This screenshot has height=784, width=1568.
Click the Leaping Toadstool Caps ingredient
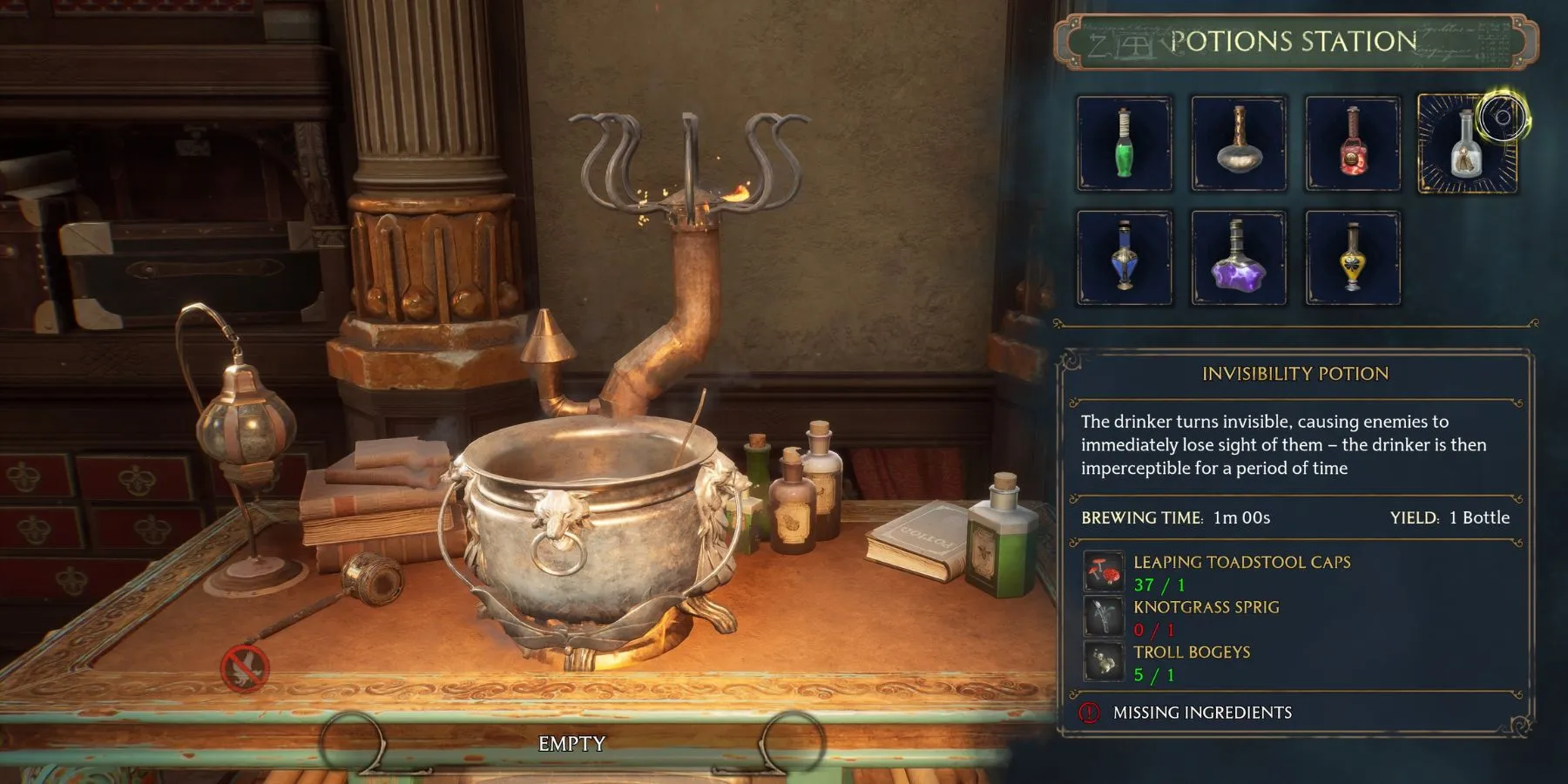1241,571
